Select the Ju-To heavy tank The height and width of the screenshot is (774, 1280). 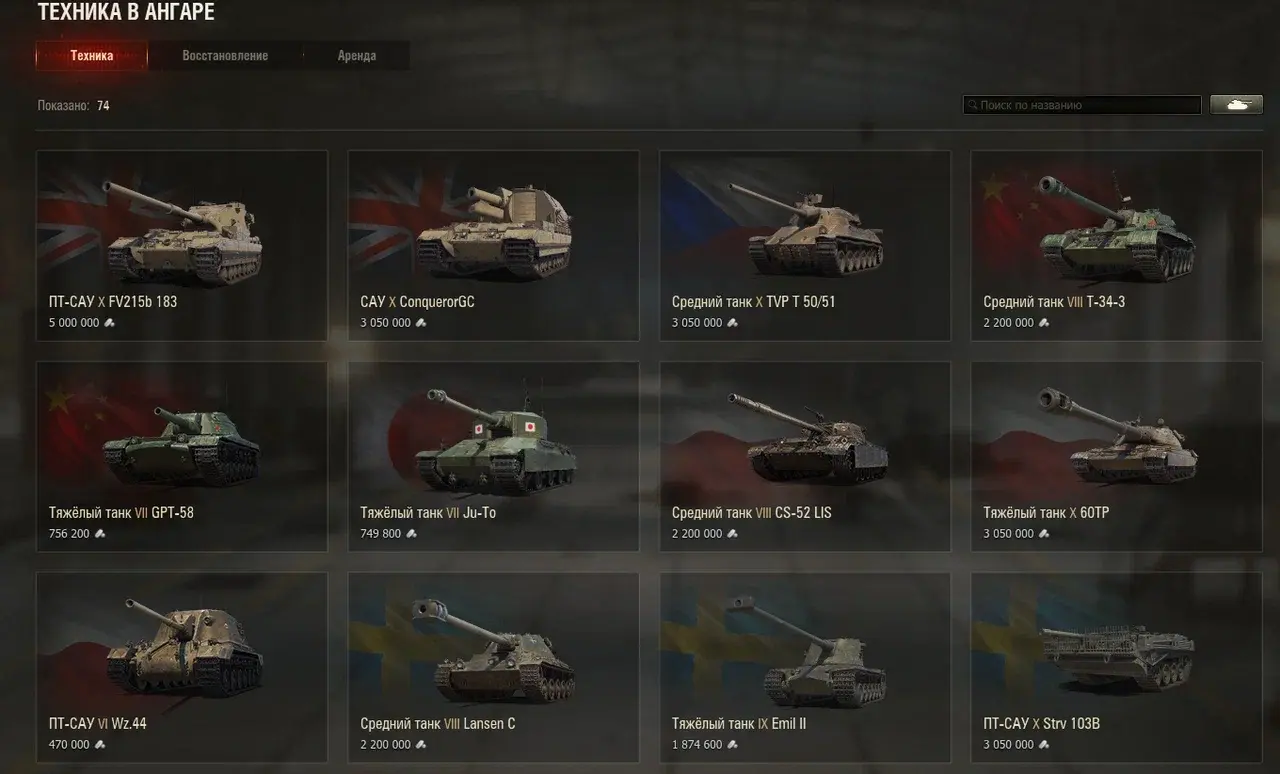click(x=493, y=456)
